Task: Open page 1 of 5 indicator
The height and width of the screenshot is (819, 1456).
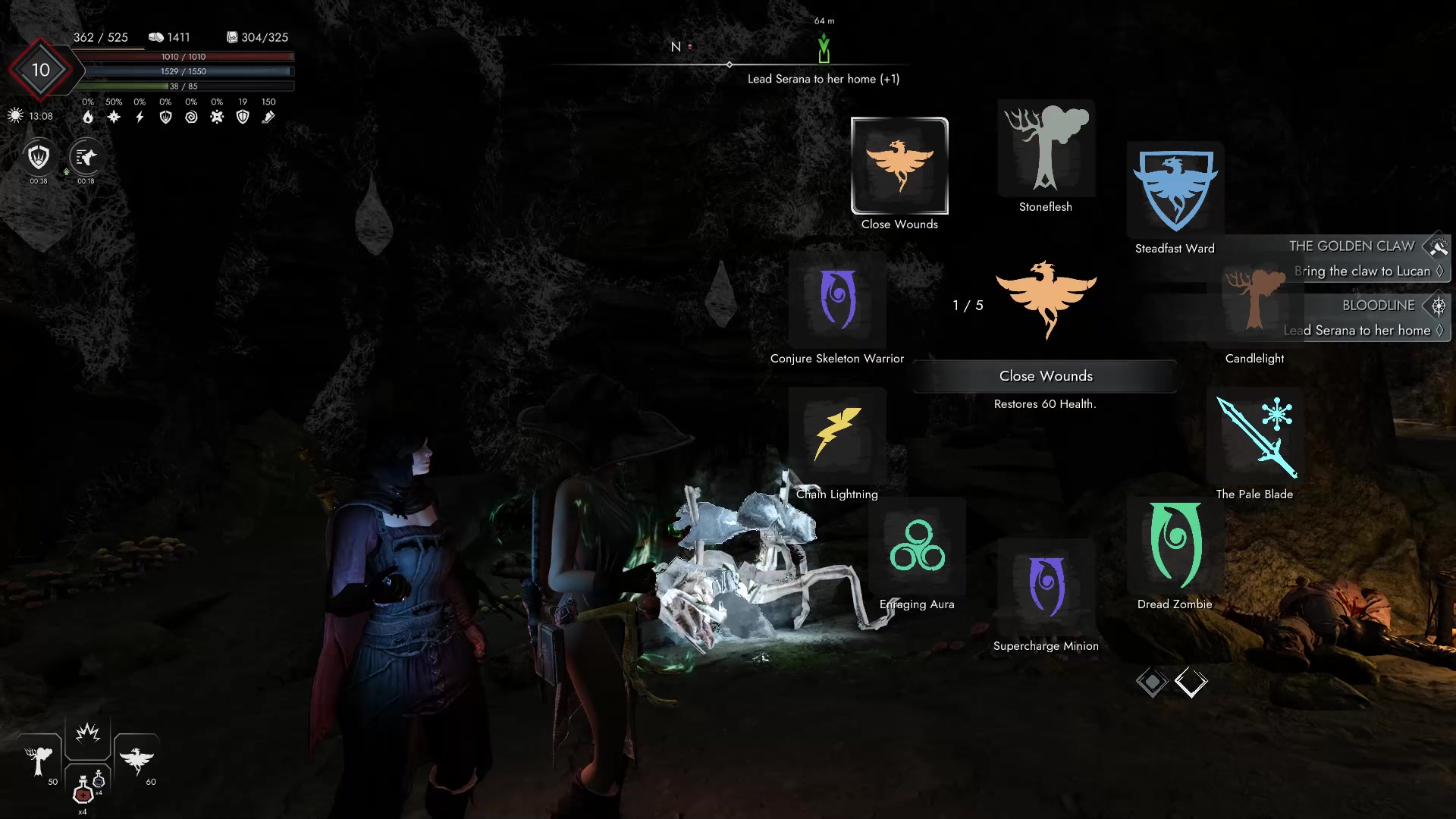Action: pyautogui.click(x=967, y=306)
